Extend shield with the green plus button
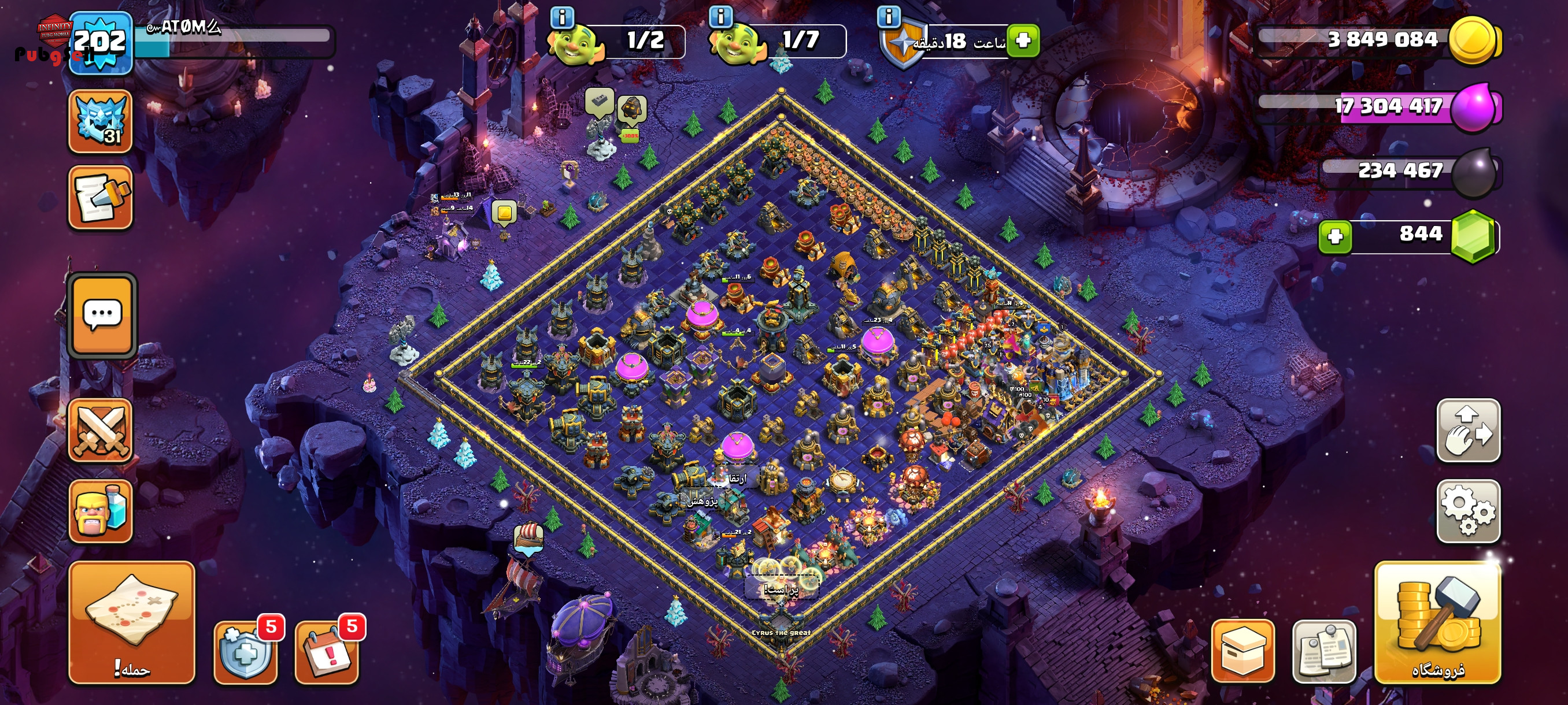Image resolution: width=1568 pixels, height=705 pixels. click(1023, 41)
